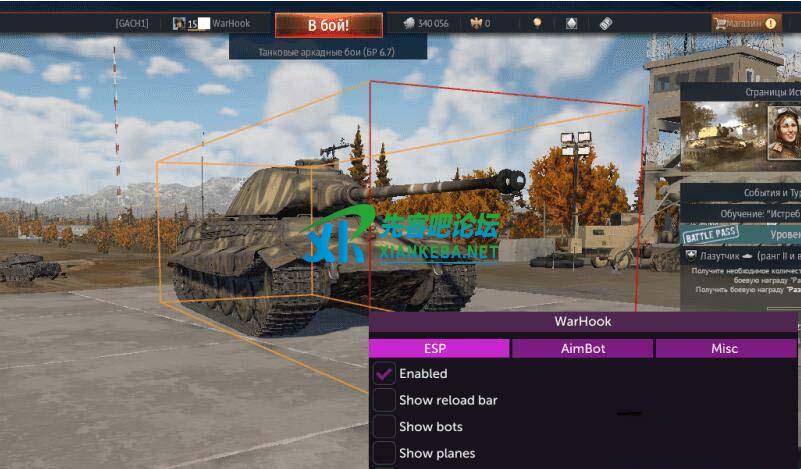Tick the Show reload bar checkbox
The image size is (801, 469).
(384, 400)
